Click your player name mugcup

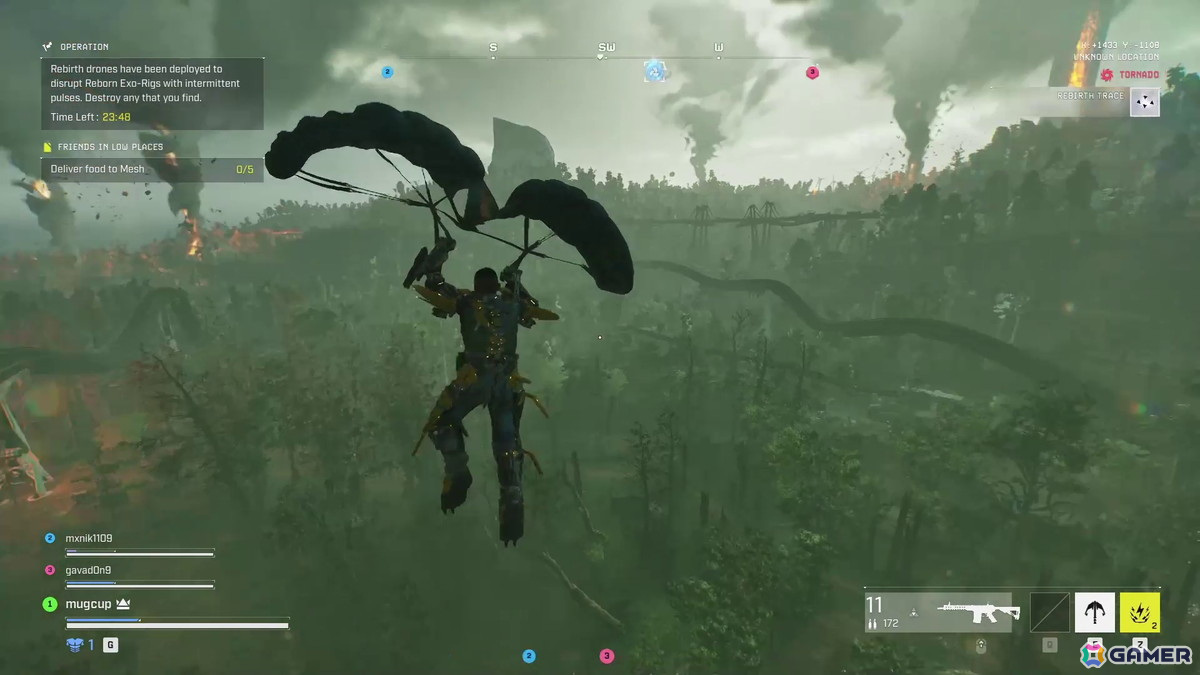[x=90, y=604]
